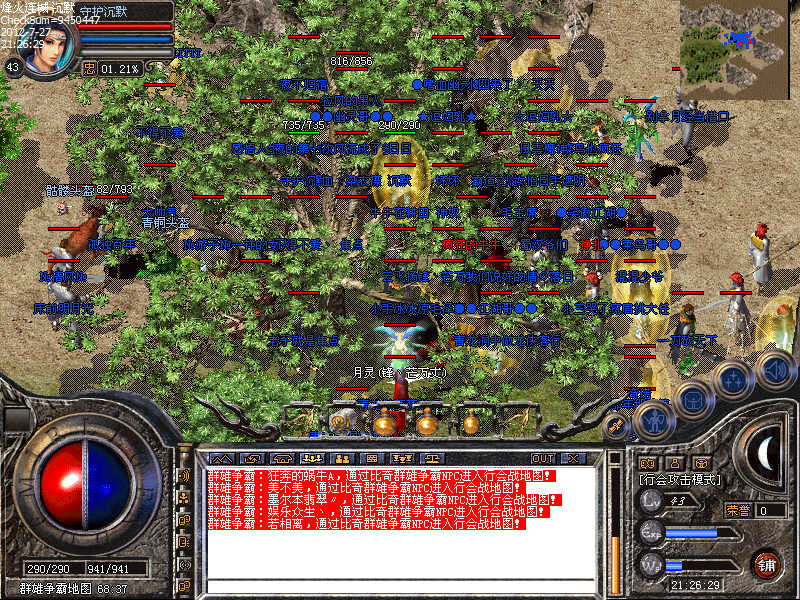This screenshot has height=600, width=800.
Task: Click the red 铺 shop button
Action: tap(767, 563)
